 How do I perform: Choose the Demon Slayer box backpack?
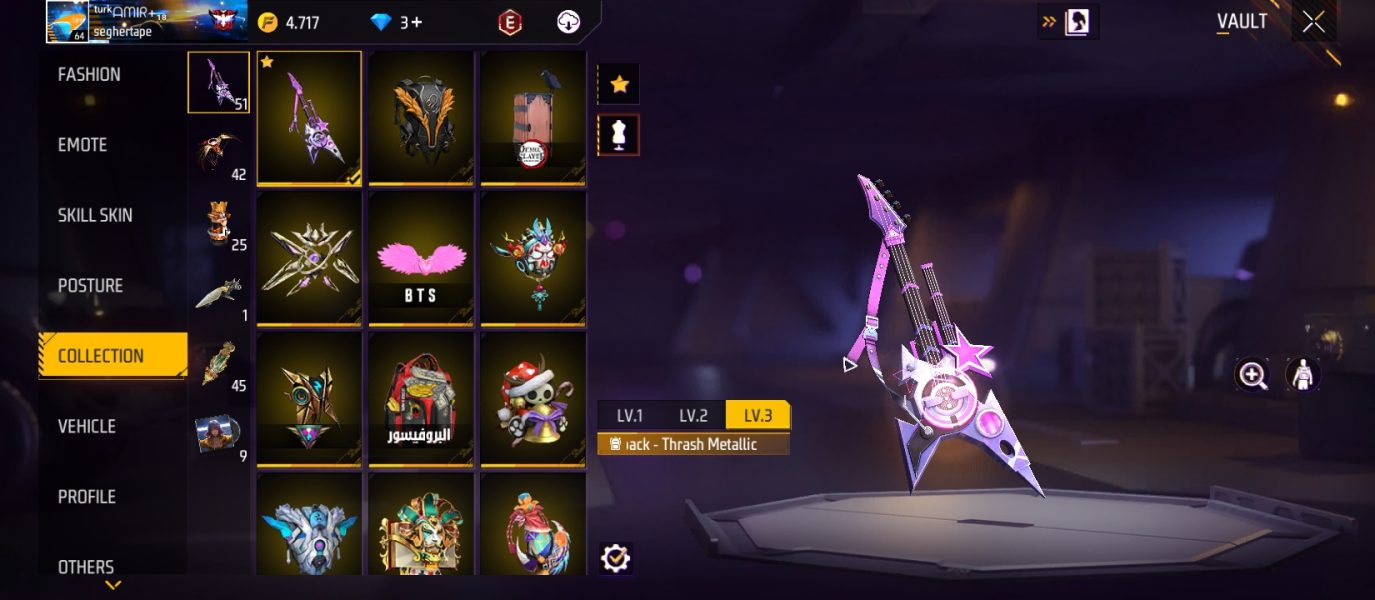533,118
